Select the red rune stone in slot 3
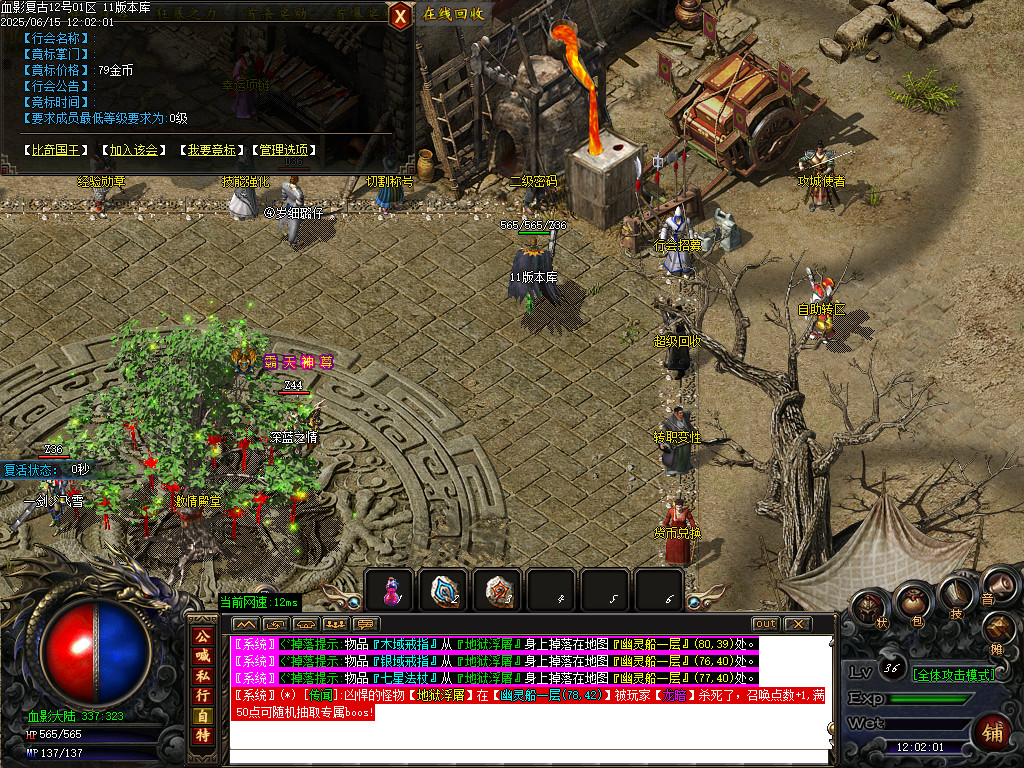Image resolution: width=1024 pixels, height=768 pixels. pyautogui.click(x=498, y=590)
